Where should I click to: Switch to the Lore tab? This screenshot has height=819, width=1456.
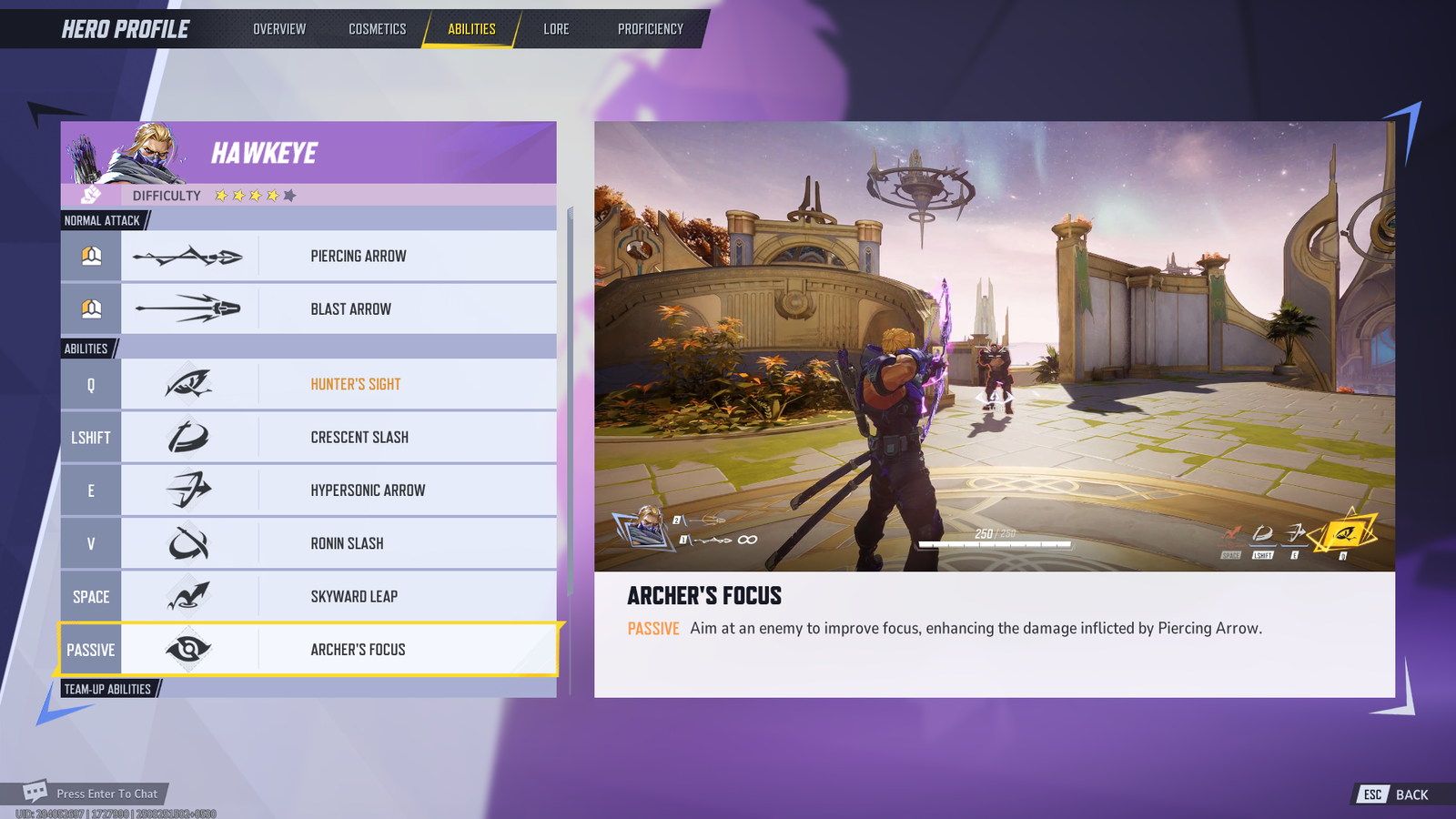tap(556, 28)
